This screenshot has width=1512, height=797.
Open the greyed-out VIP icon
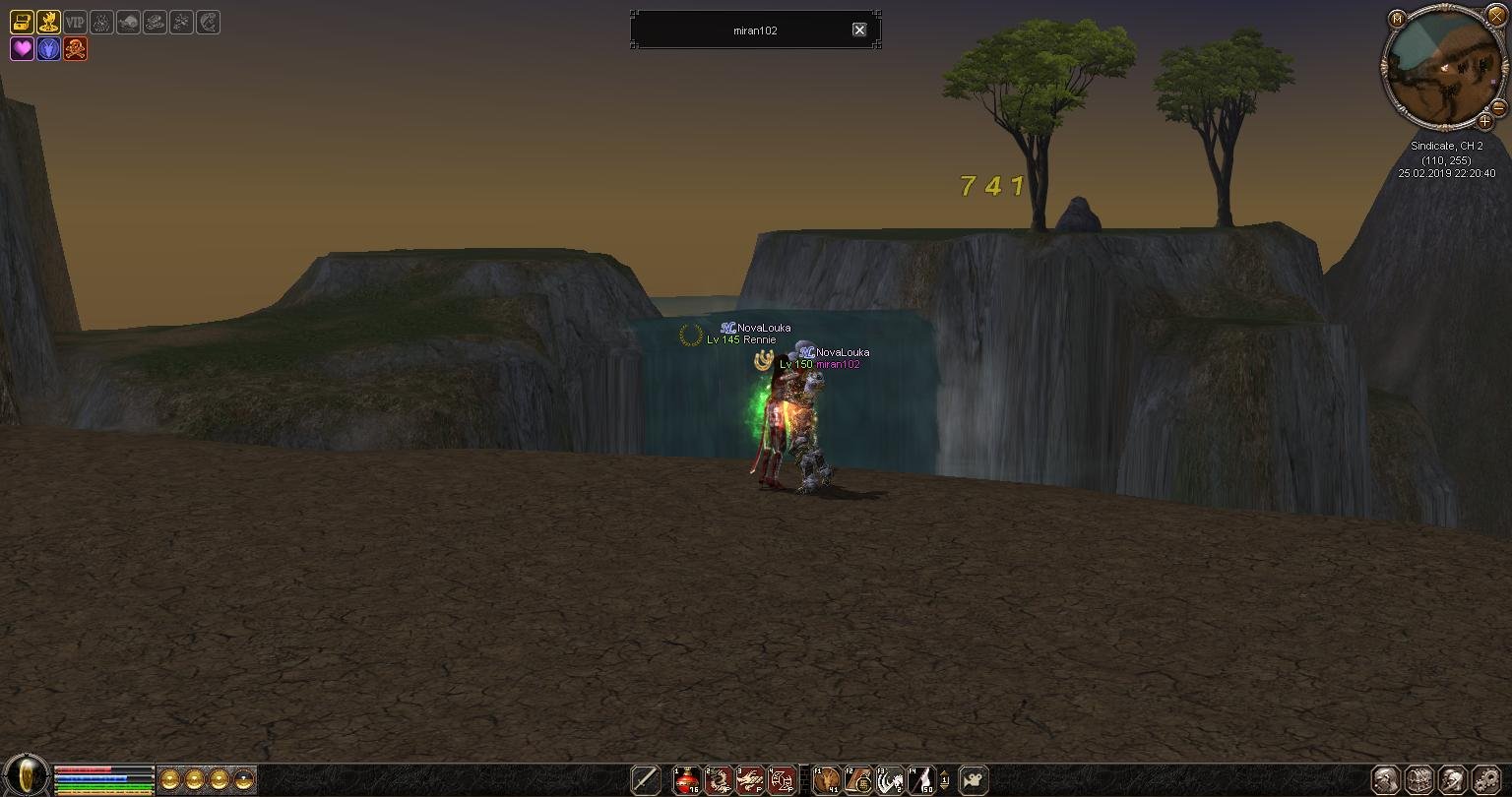[75, 22]
